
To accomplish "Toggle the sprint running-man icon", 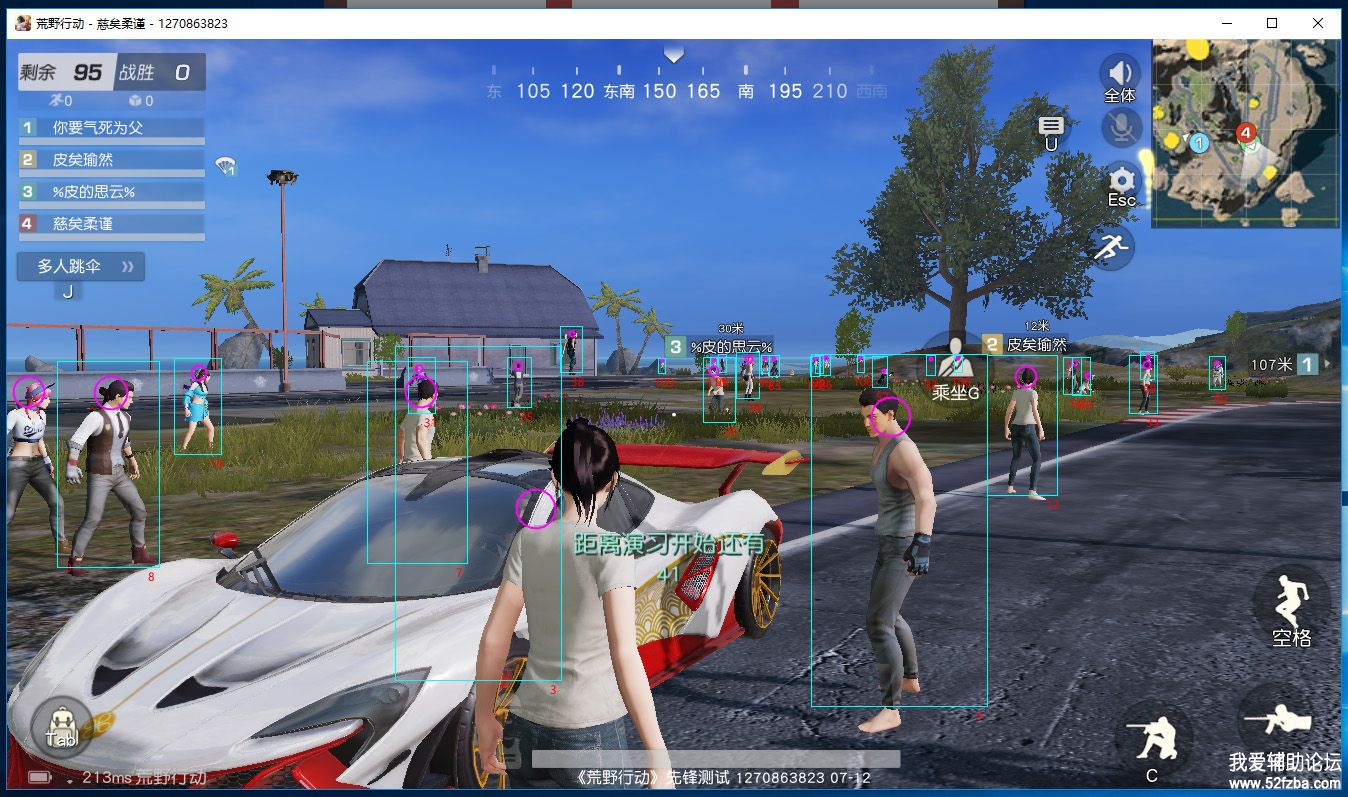I will click(1111, 246).
